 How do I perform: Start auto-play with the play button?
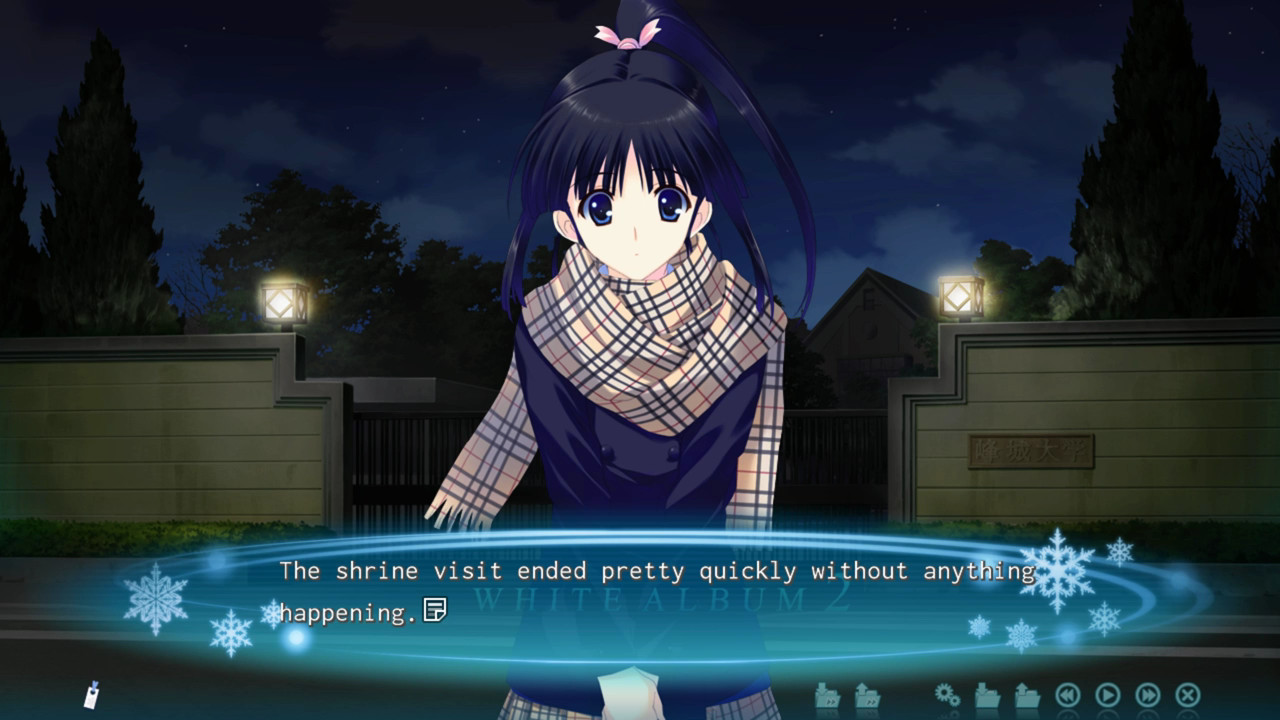point(1107,694)
